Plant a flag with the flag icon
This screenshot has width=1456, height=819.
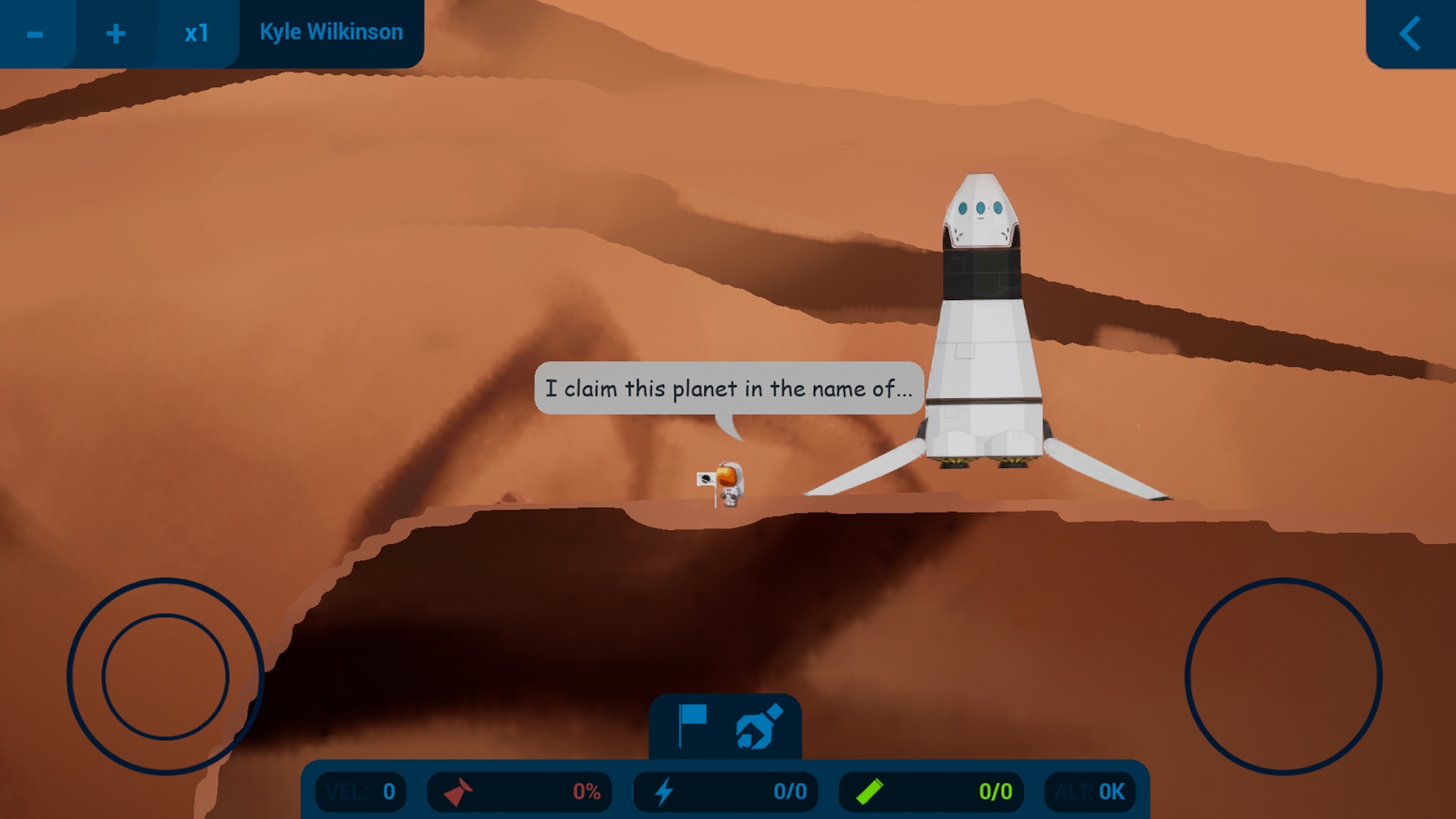click(691, 725)
